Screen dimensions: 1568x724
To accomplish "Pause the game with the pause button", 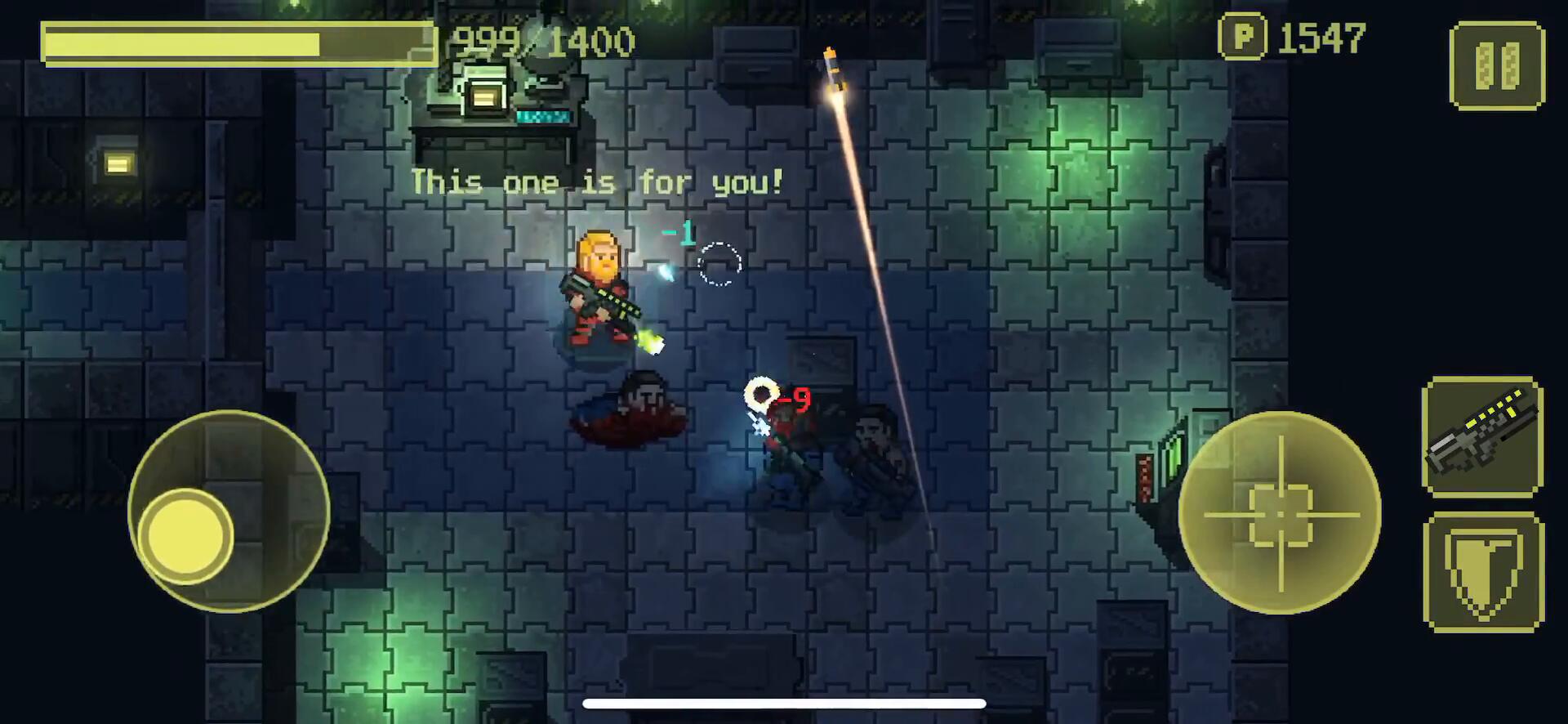I will coord(1496,65).
